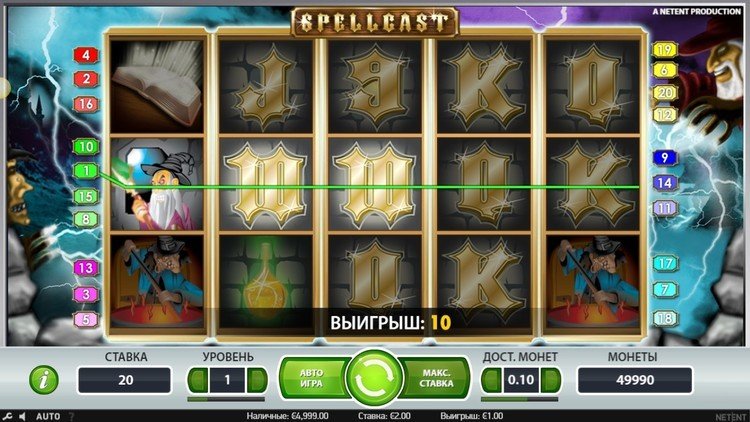Spin the reels with the green circular button
Screen dimensions: 750x422
pyautogui.click(x=374, y=378)
